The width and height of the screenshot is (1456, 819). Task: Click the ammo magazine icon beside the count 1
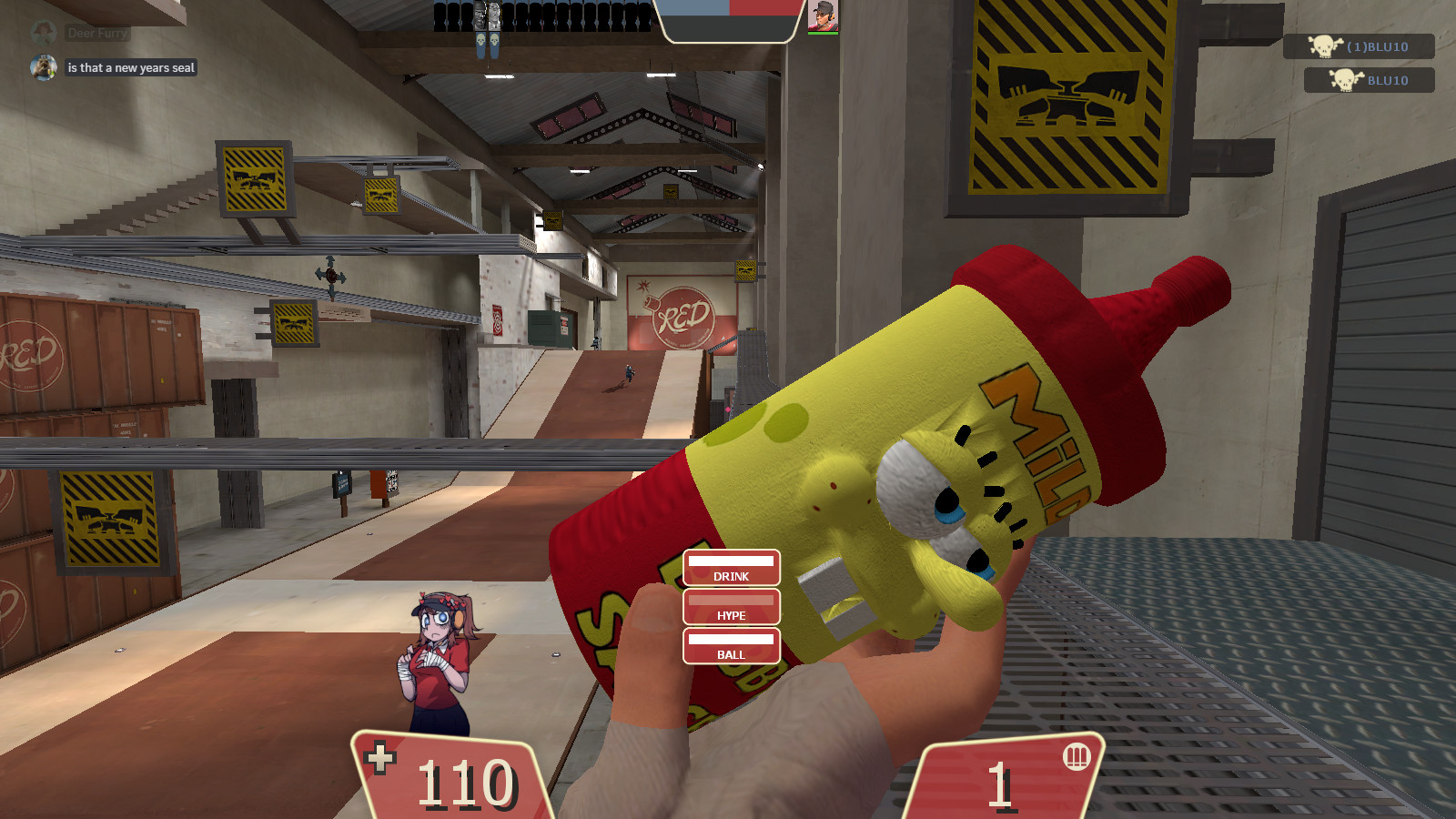point(1076,757)
